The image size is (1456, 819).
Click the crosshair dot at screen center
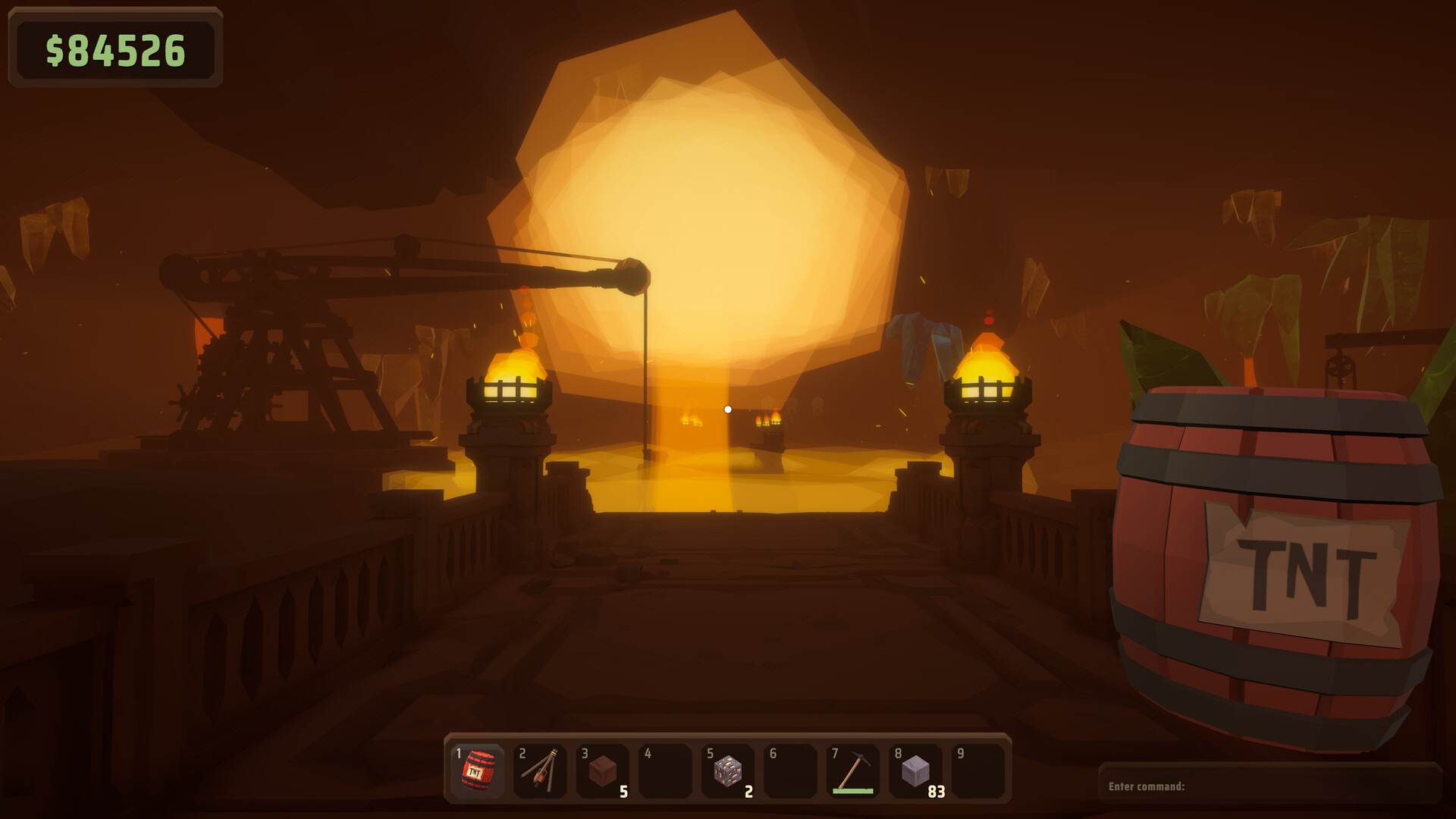click(728, 408)
